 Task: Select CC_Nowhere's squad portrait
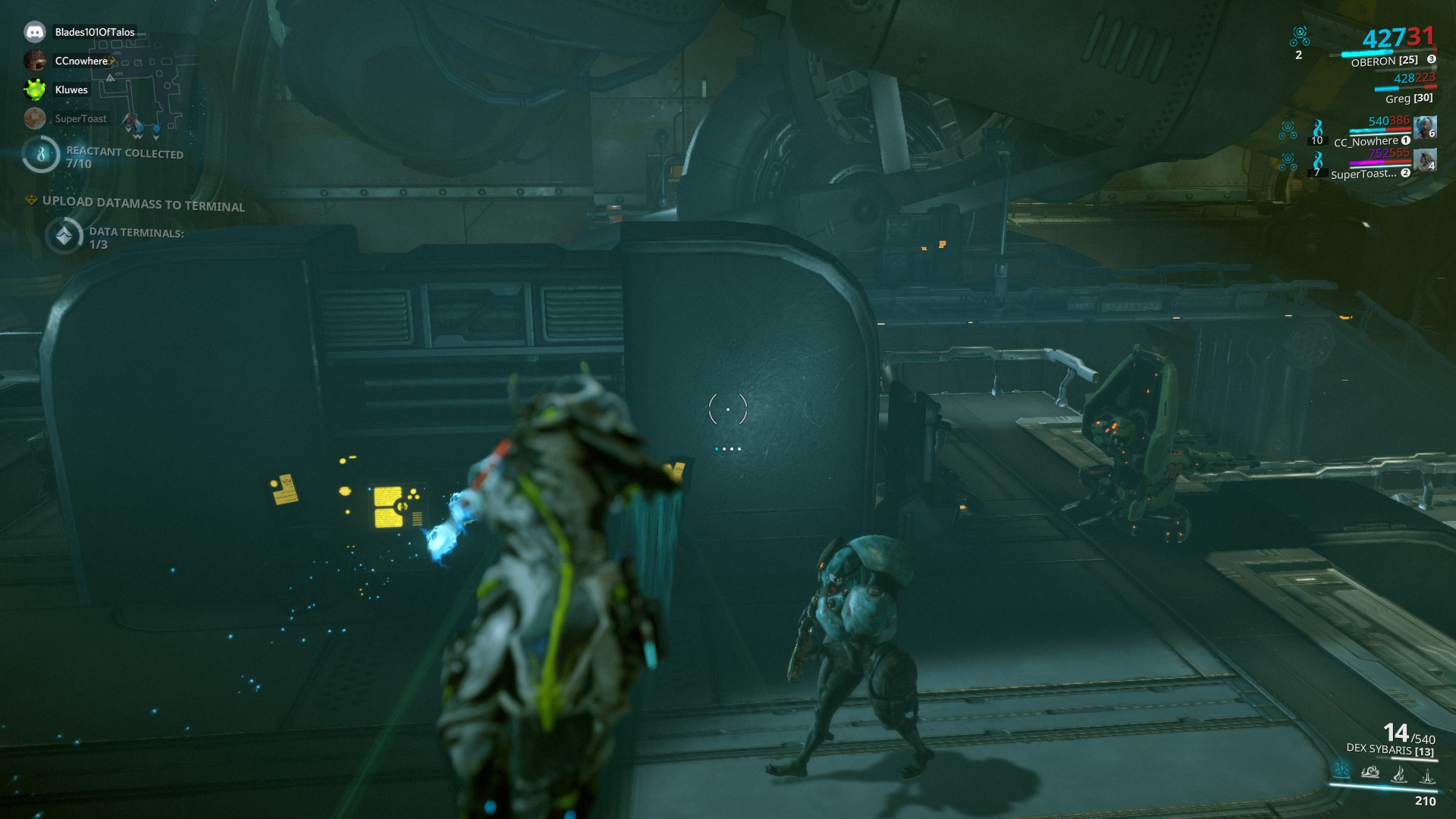point(1425,127)
